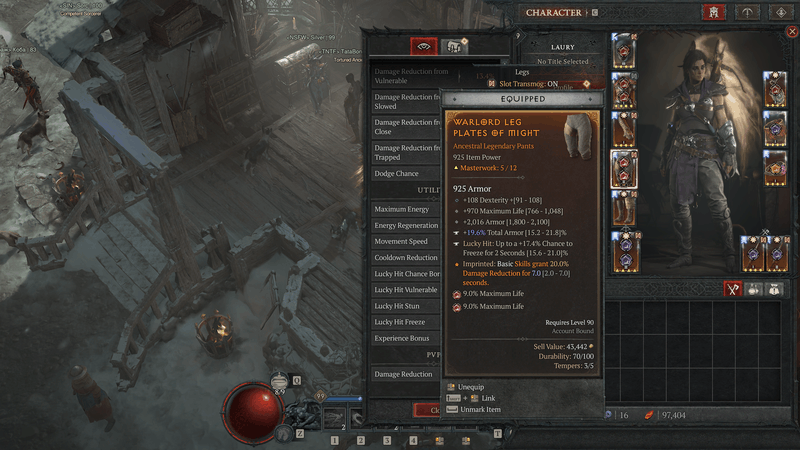Switch to the tab beside the eye icon
Screen dimensions: 800x450
click(456, 46)
